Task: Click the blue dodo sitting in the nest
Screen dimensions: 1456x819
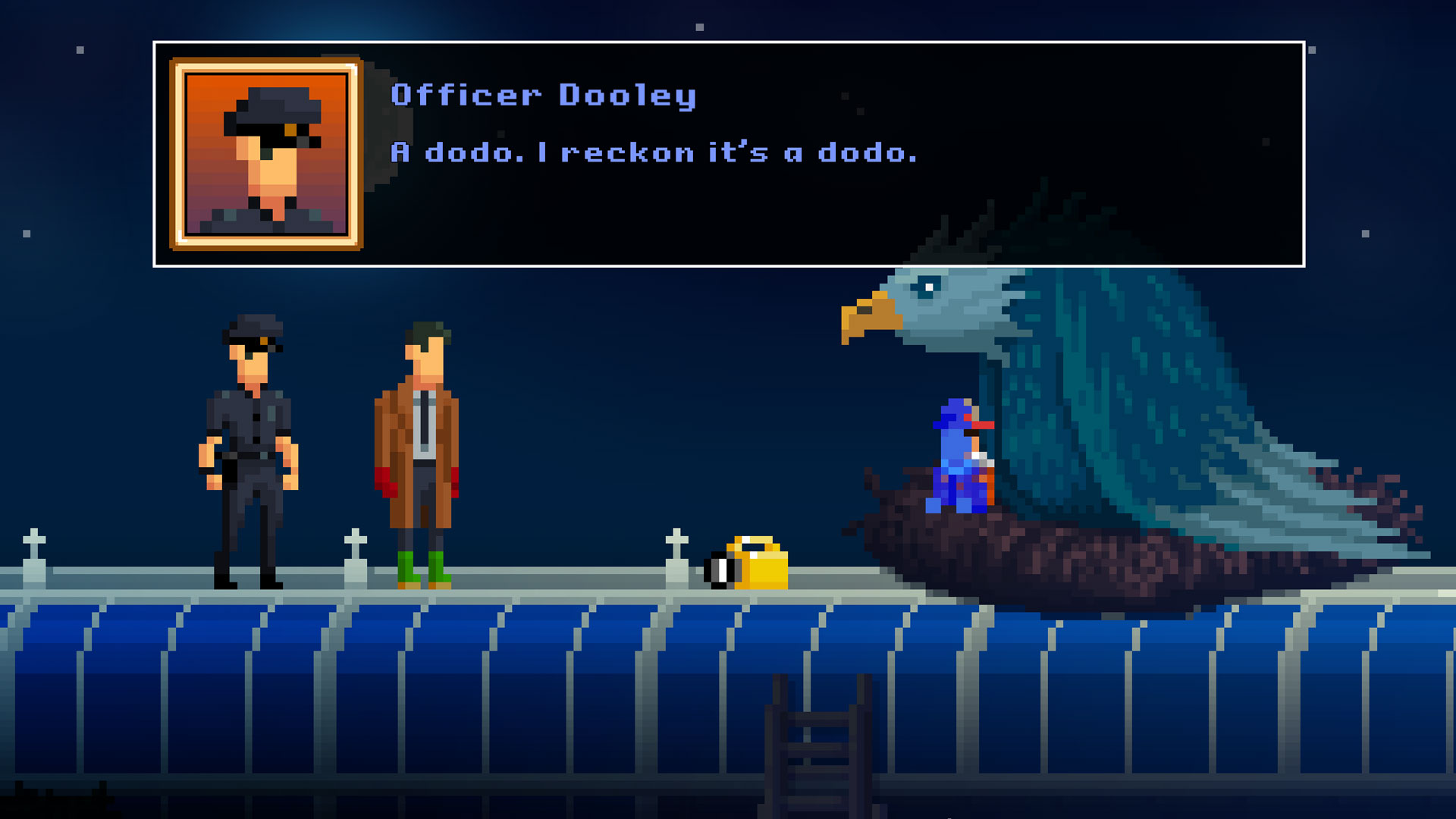Action: (959, 455)
